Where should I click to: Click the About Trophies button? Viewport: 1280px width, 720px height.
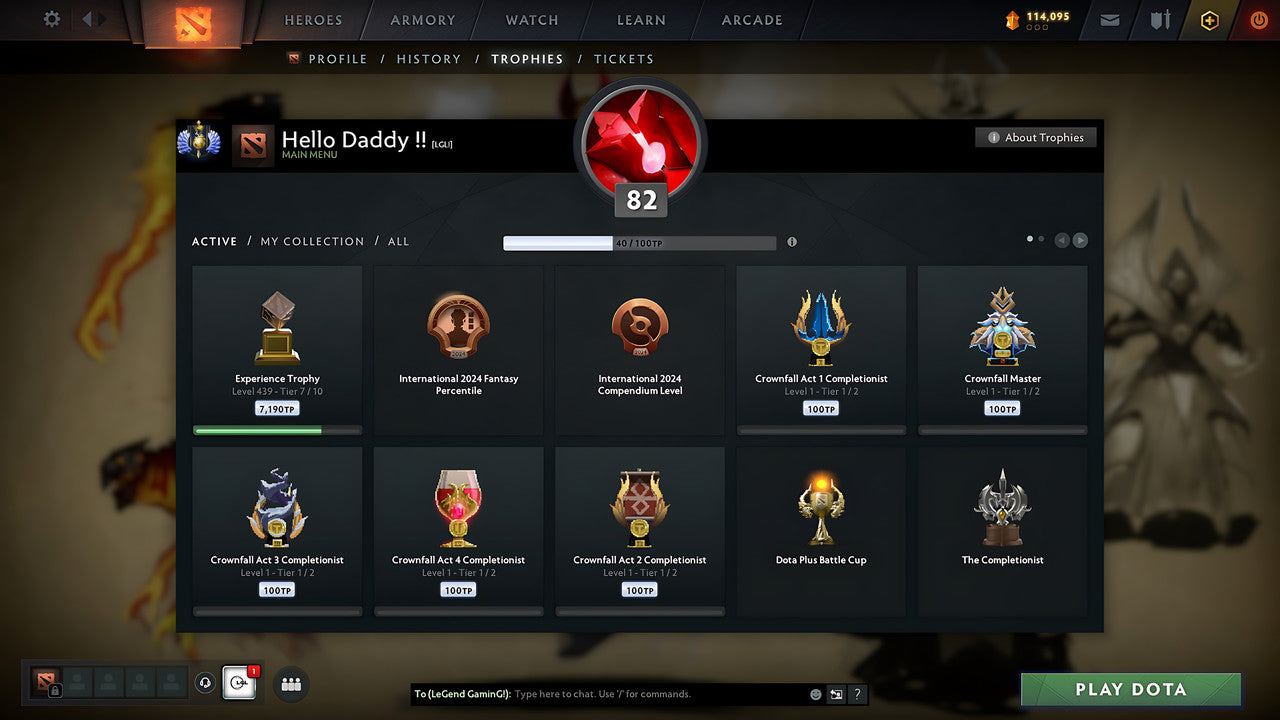1036,137
